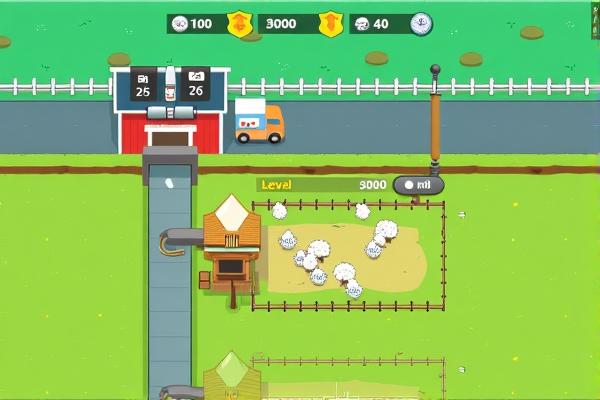Viewport: 600px width, 400px height.
Task: Hit the gray pill button beside Level 3000
Action: pos(418,185)
